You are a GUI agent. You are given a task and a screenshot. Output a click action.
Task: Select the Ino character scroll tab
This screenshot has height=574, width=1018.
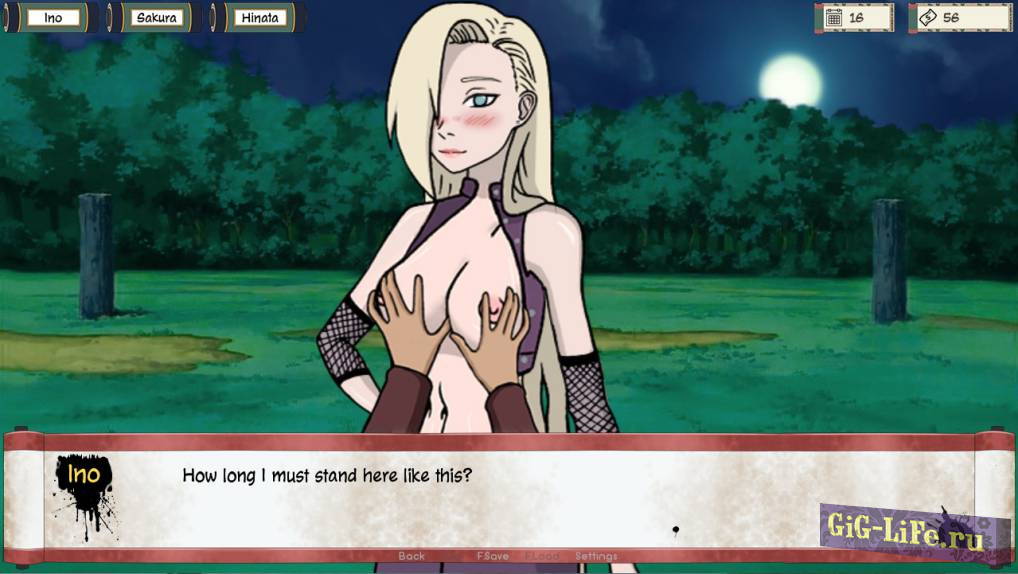(52, 18)
